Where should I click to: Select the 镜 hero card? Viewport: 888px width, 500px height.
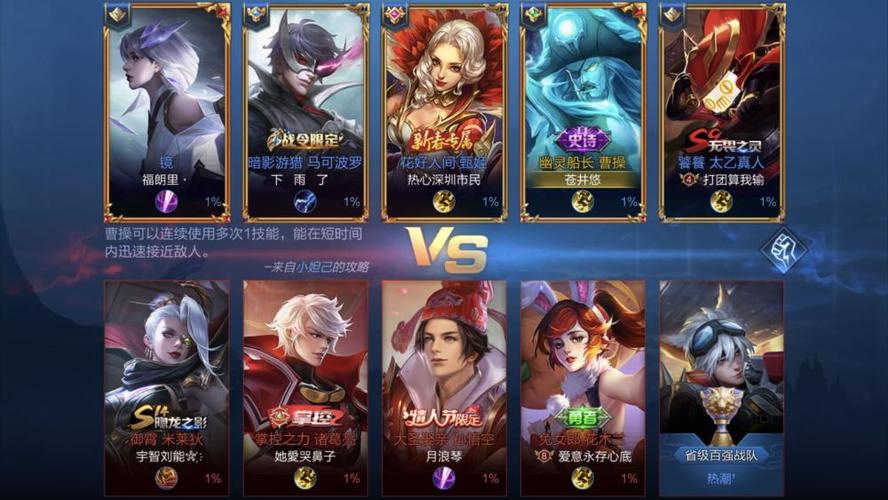[166, 110]
